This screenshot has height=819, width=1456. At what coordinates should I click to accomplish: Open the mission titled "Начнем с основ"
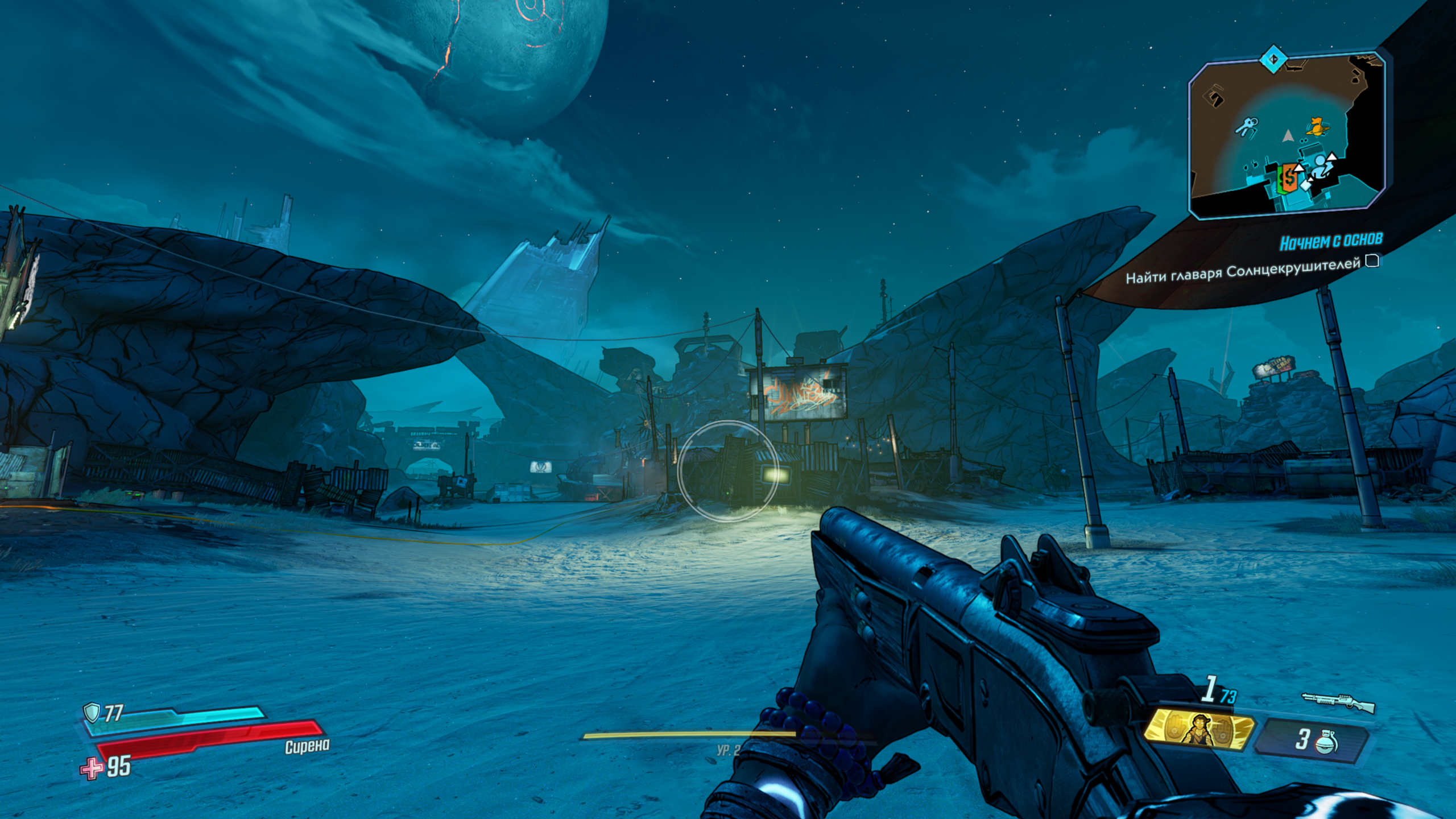pyautogui.click(x=1330, y=242)
